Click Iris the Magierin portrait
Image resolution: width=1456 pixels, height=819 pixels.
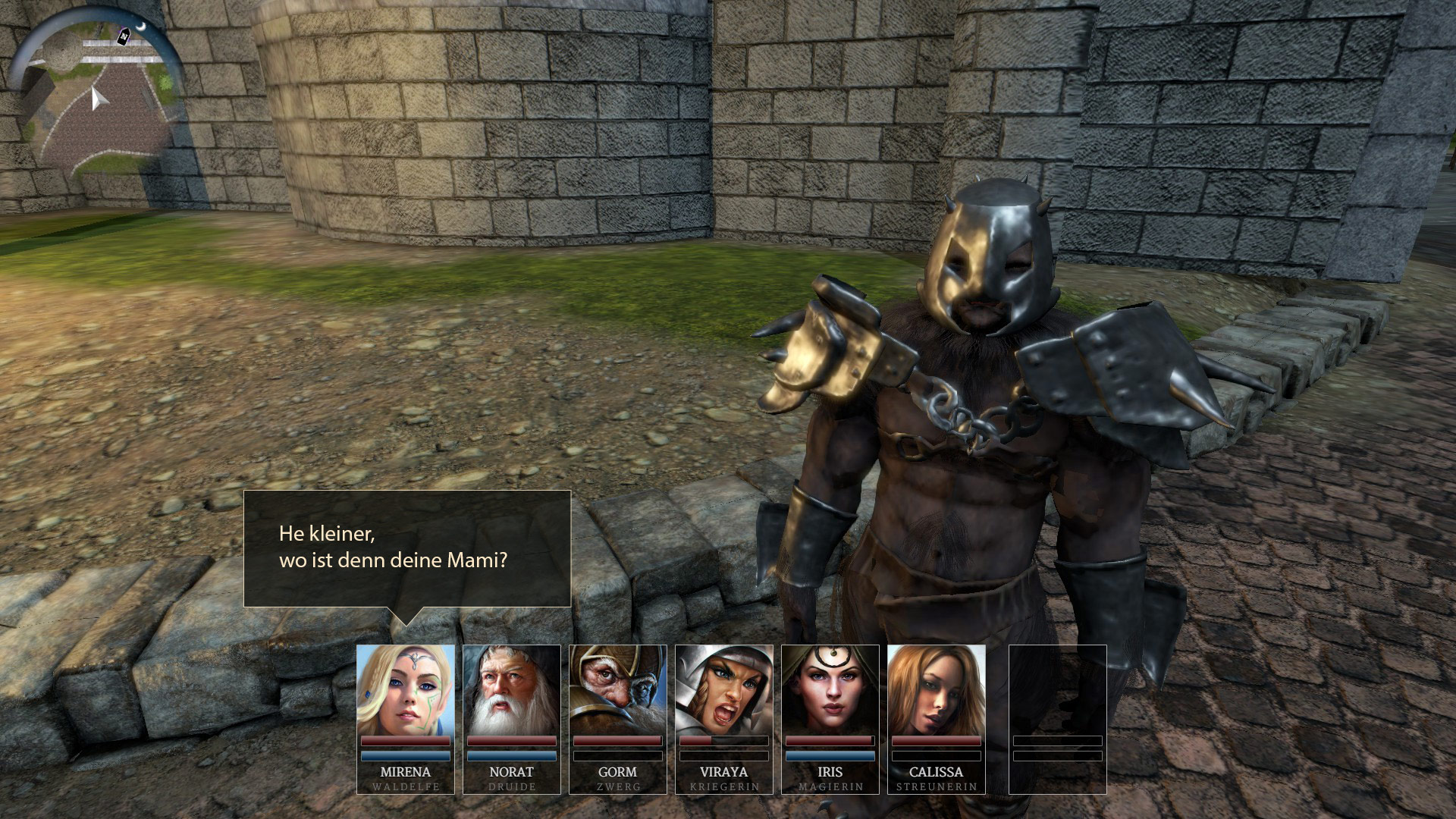(x=830, y=690)
